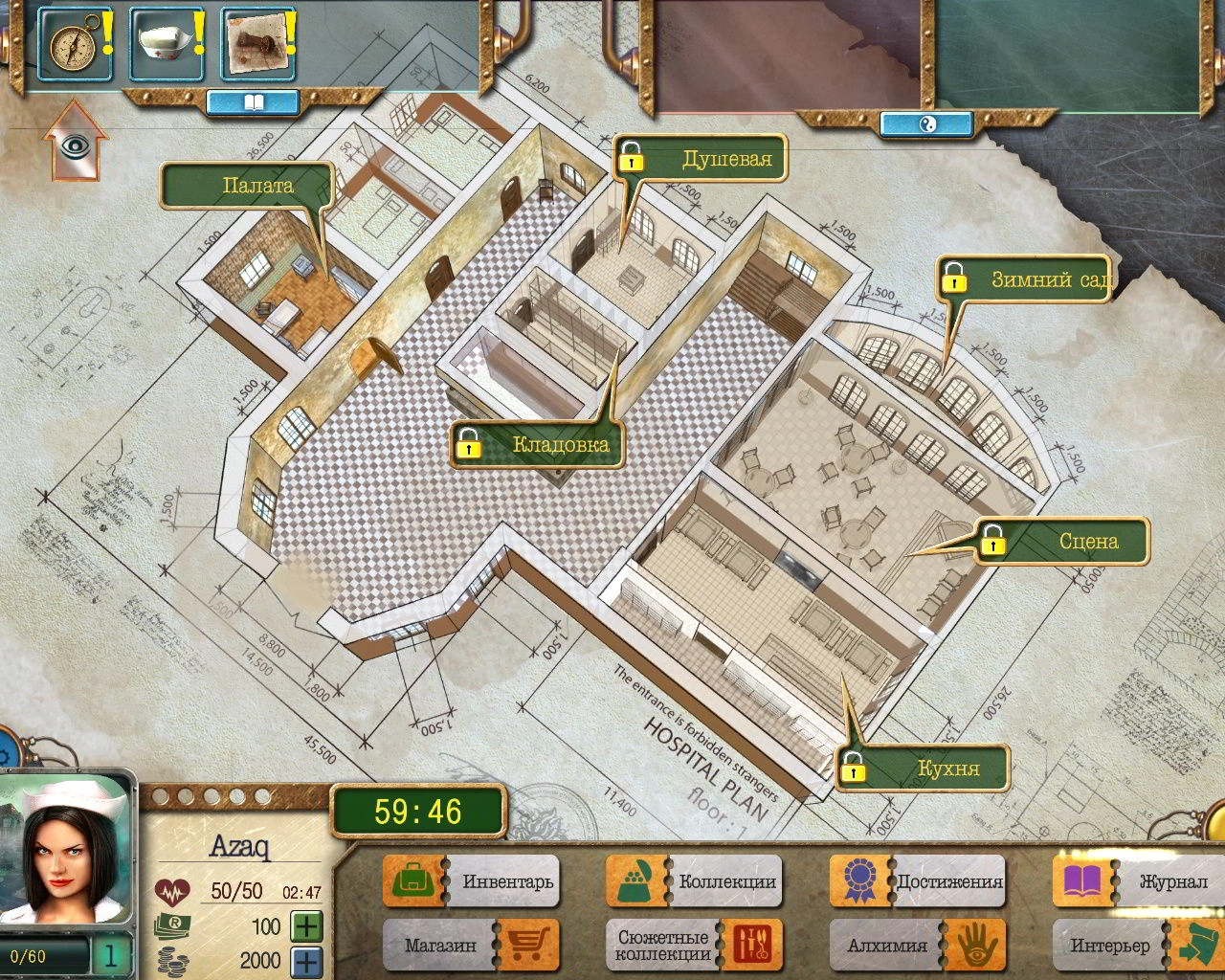The height and width of the screenshot is (980, 1225).
Task: Go to the Магазин shop
Action: 471,946
